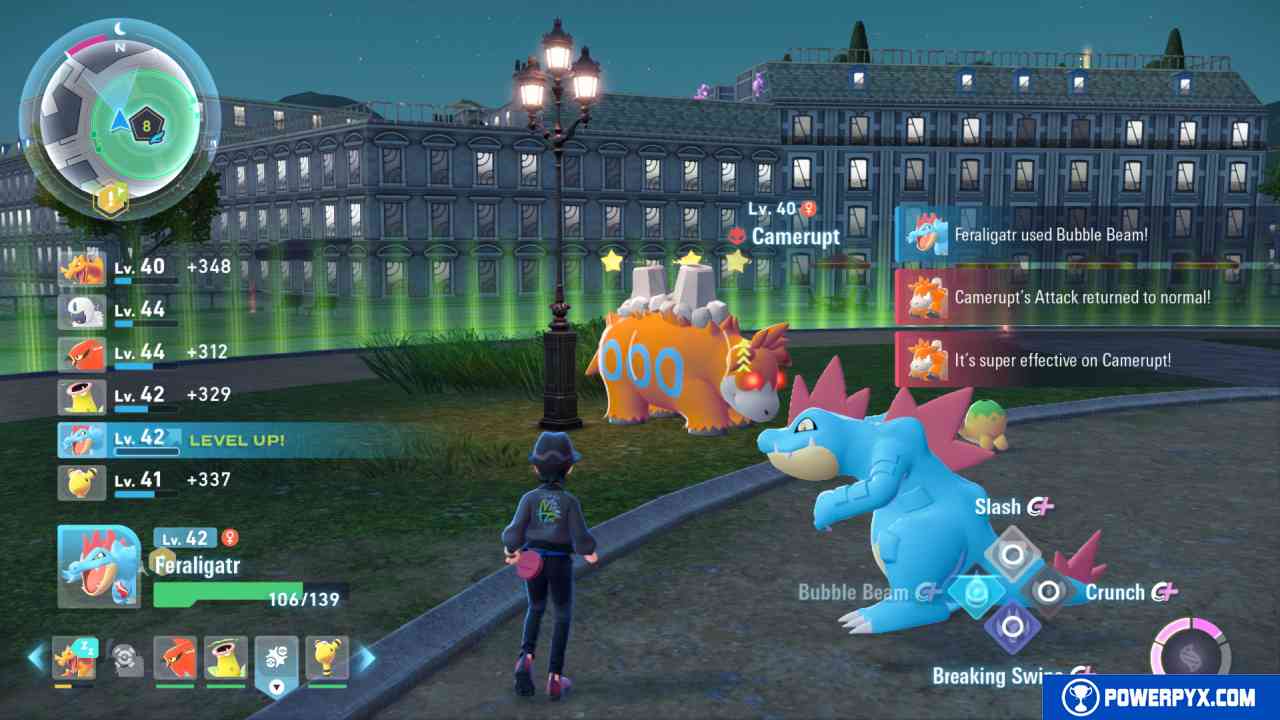Switch to the yellow Ampharos quick slot
This screenshot has height=720, width=1280.
pyautogui.click(x=327, y=658)
